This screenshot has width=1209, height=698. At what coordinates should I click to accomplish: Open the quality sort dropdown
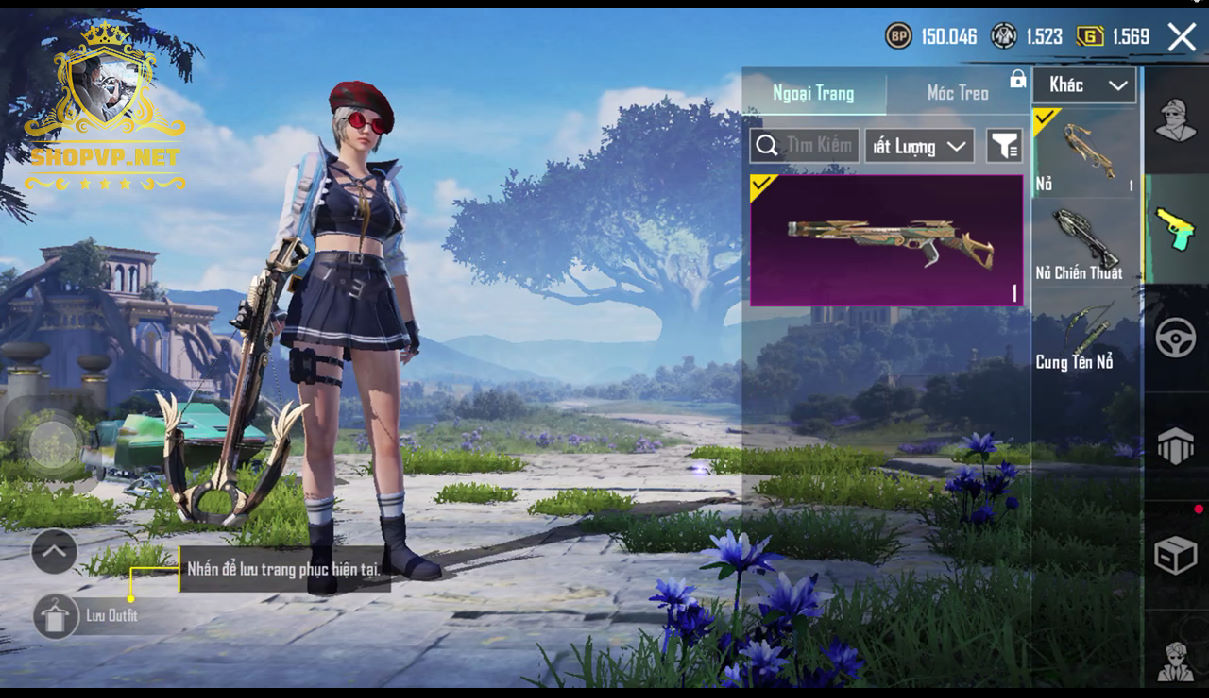tap(919, 146)
